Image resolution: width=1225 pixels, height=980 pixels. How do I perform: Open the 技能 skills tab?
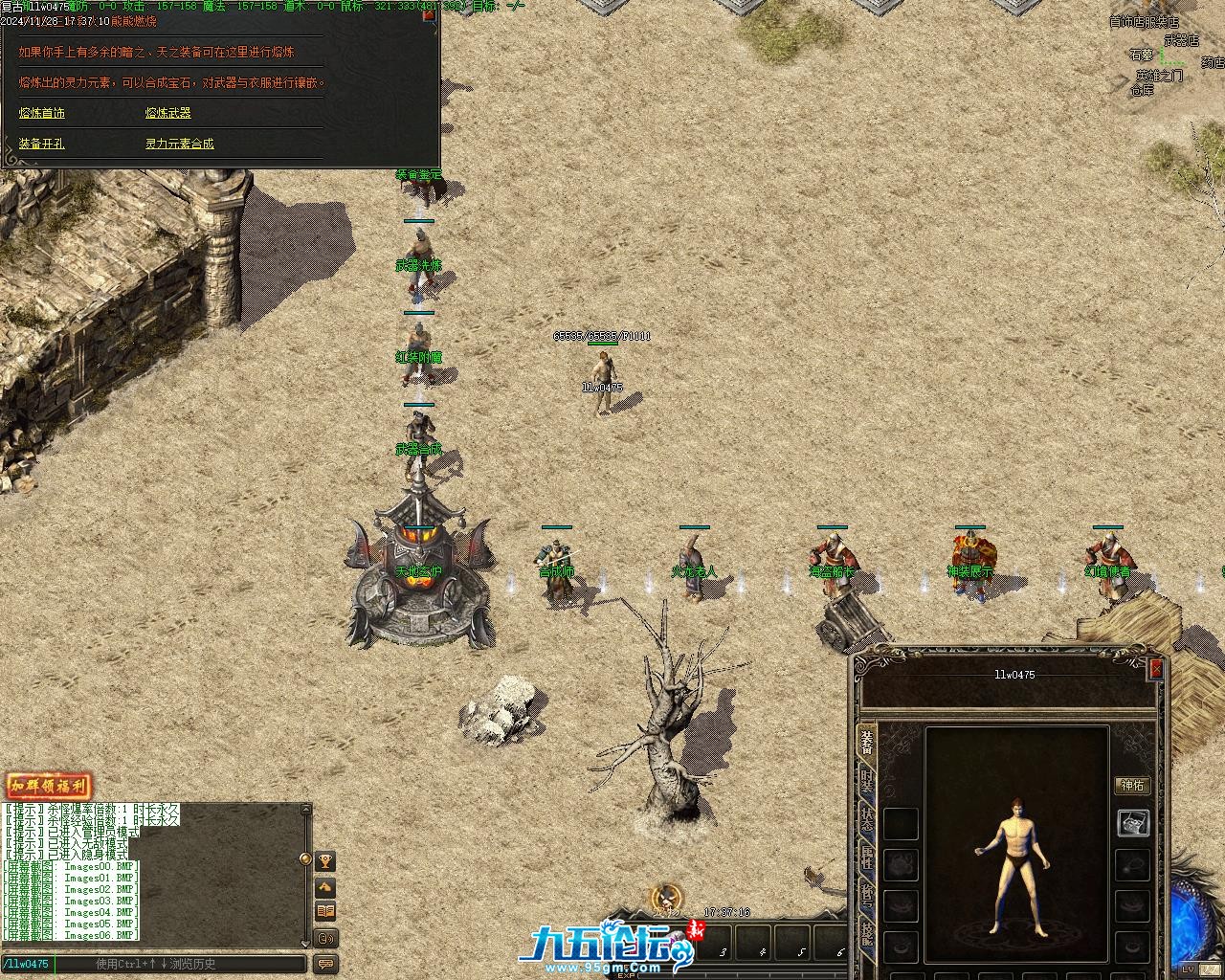[x=867, y=933]
